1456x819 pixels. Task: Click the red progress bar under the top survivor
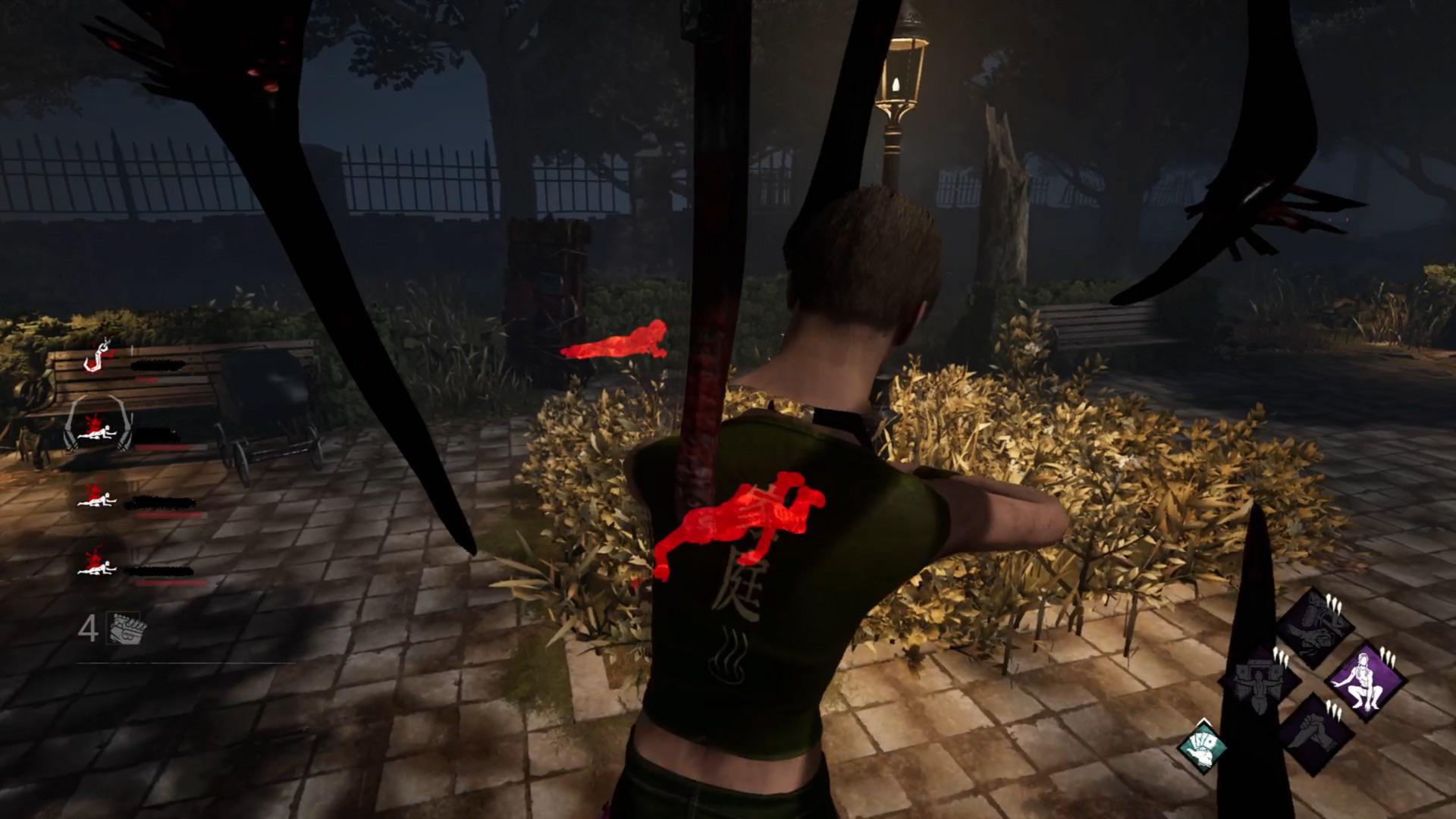click(146, 379)
